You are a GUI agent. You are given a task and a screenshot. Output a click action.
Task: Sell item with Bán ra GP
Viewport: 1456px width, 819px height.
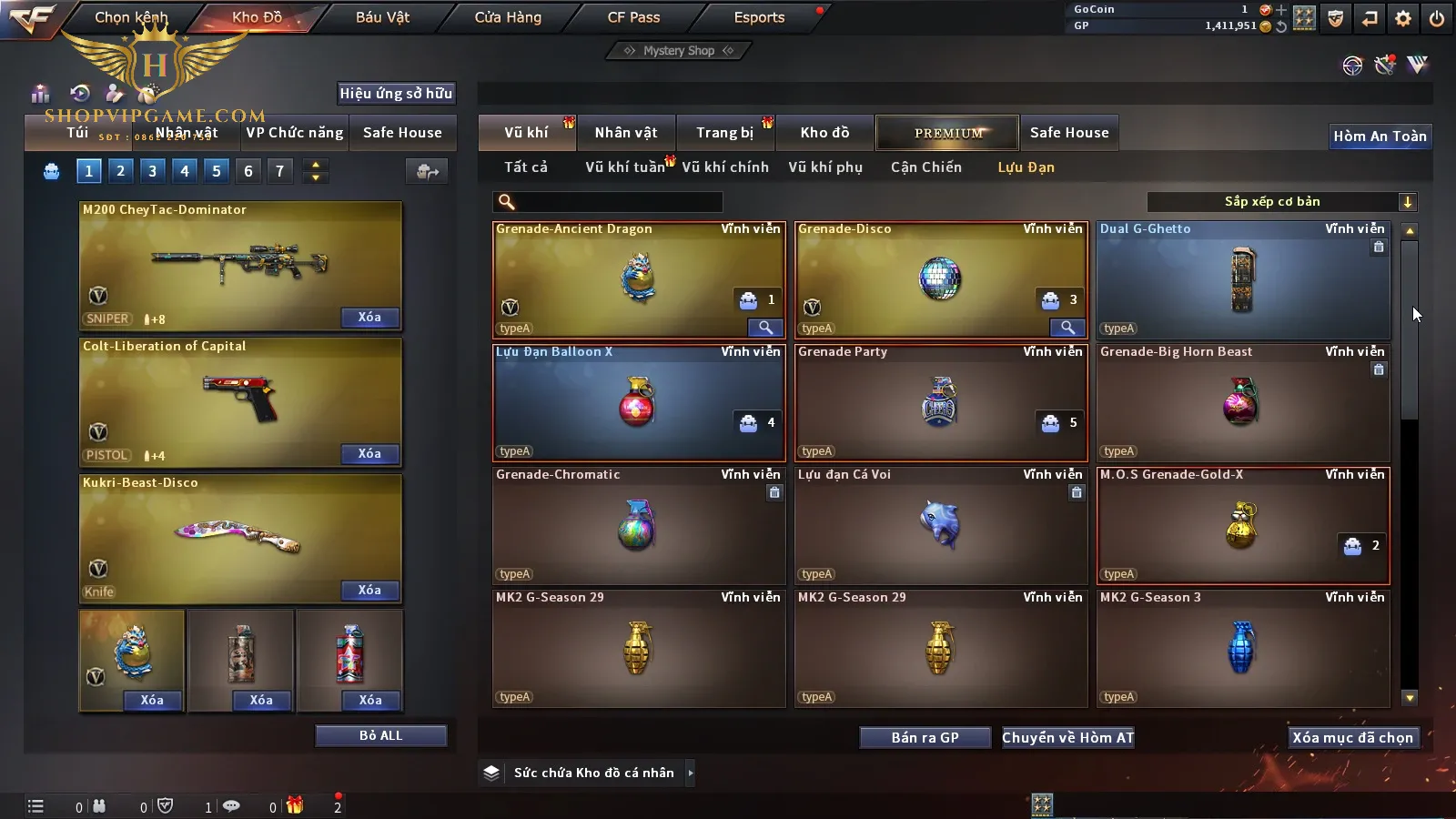925,737
